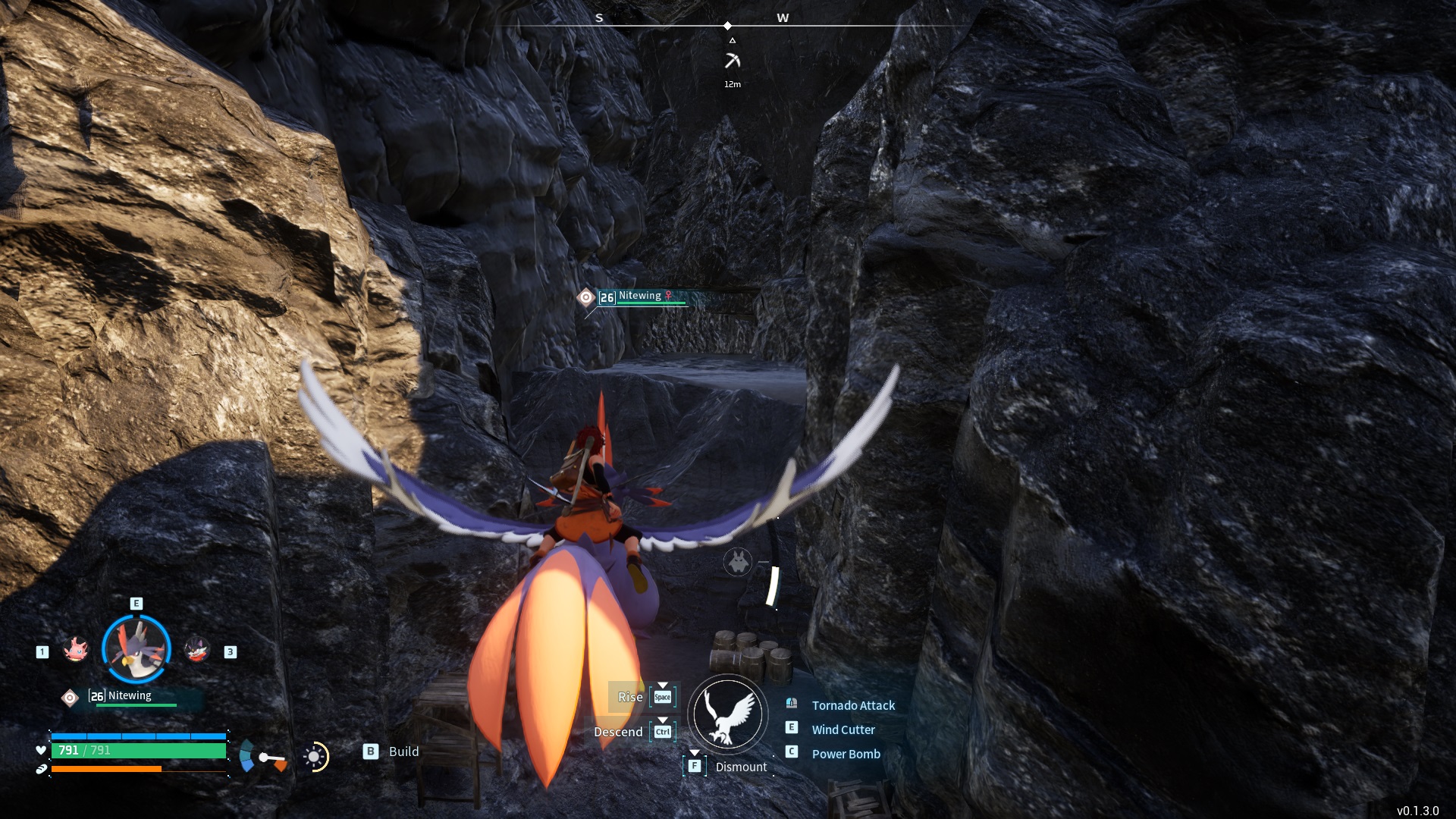Switch to the pink pal party slot
The width and height of the screenshot is (1456, 819).
tap(76, 650)
